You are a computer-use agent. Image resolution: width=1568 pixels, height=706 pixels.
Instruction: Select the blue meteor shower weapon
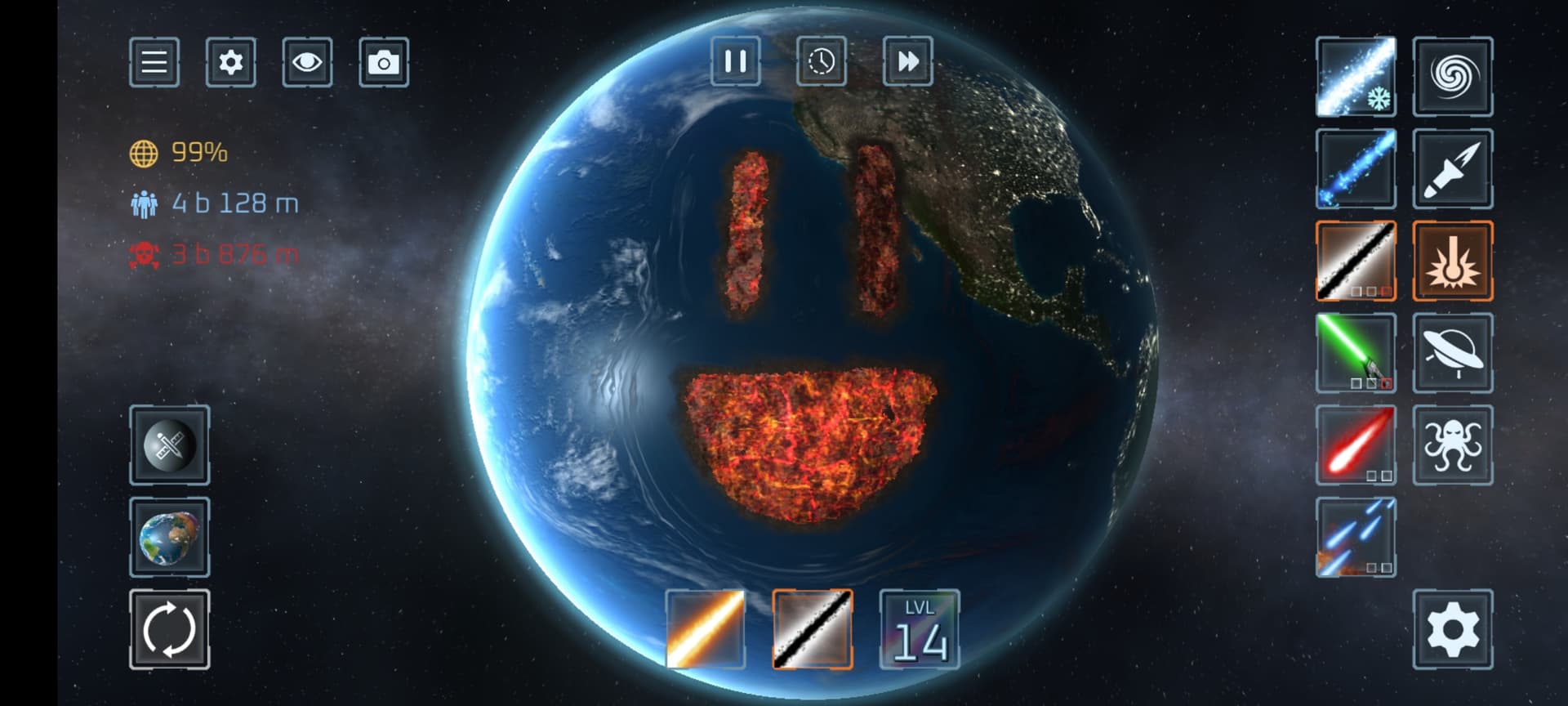1356,538
